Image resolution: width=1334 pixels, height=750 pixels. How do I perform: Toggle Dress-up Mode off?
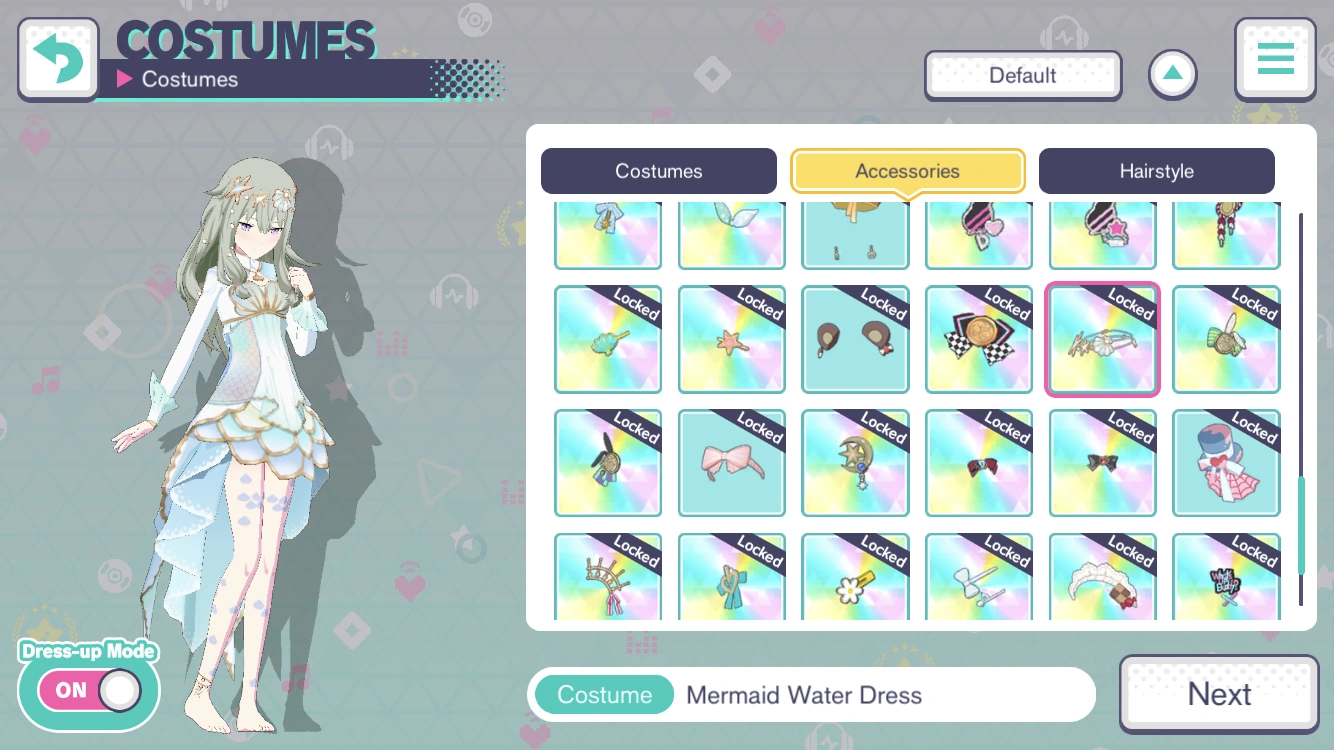tap(88, 690)
